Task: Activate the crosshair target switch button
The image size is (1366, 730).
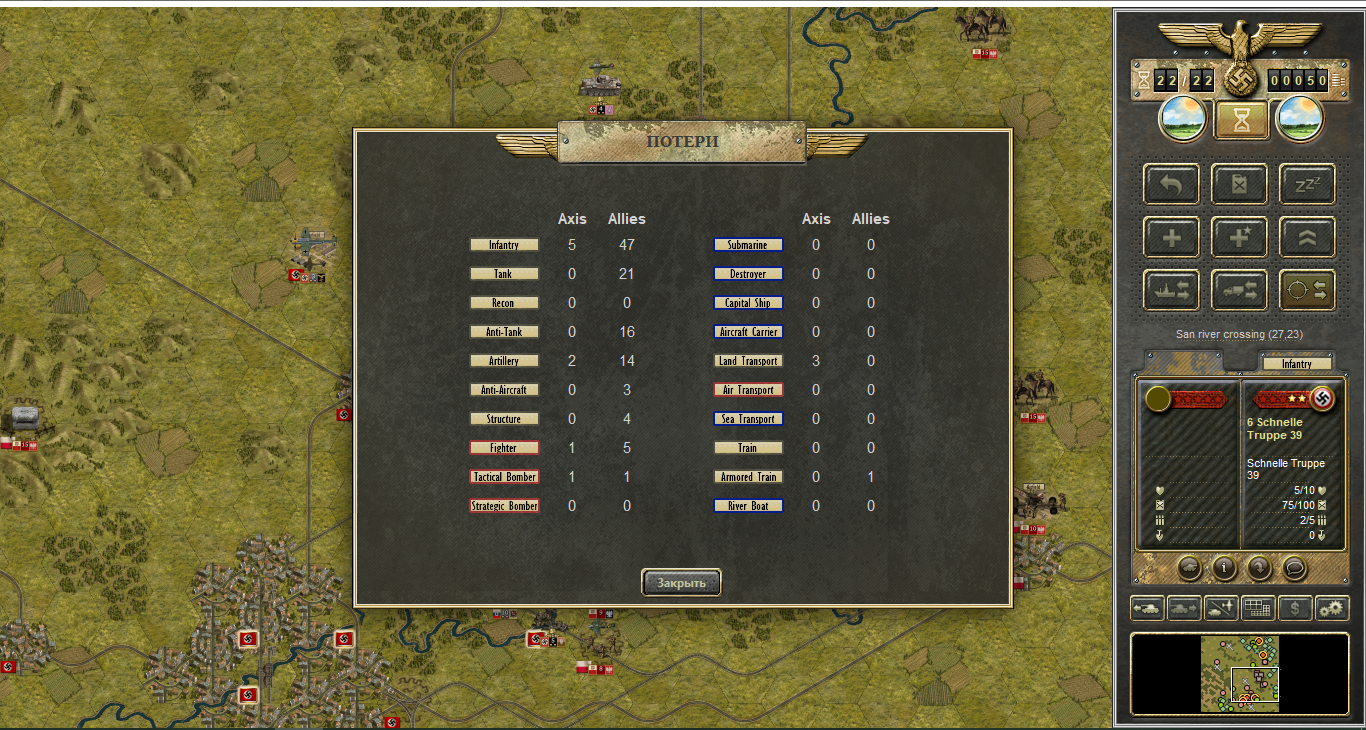Action: point(1307,290)
